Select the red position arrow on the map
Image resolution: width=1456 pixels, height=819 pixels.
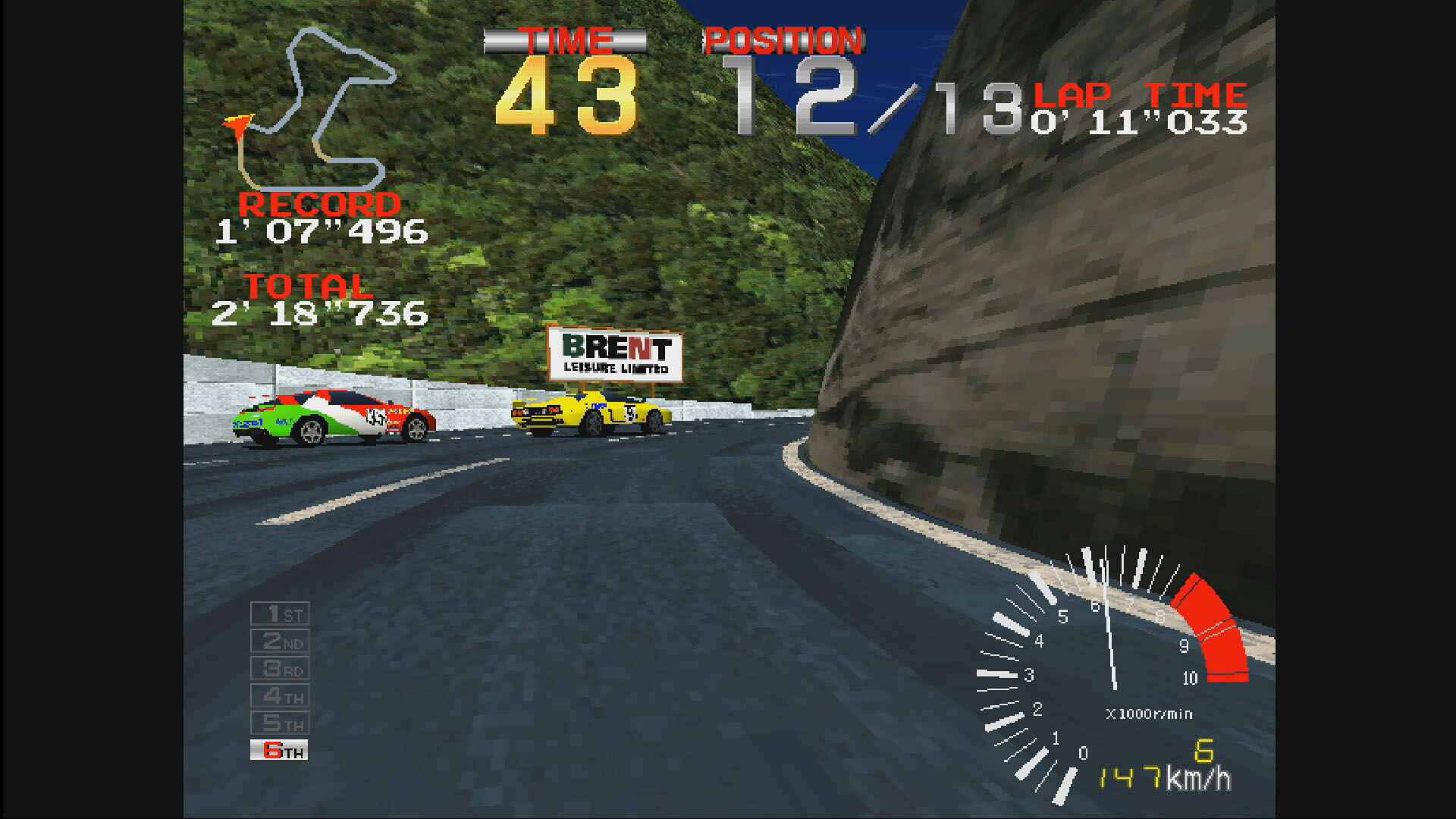tap(237, 125)
